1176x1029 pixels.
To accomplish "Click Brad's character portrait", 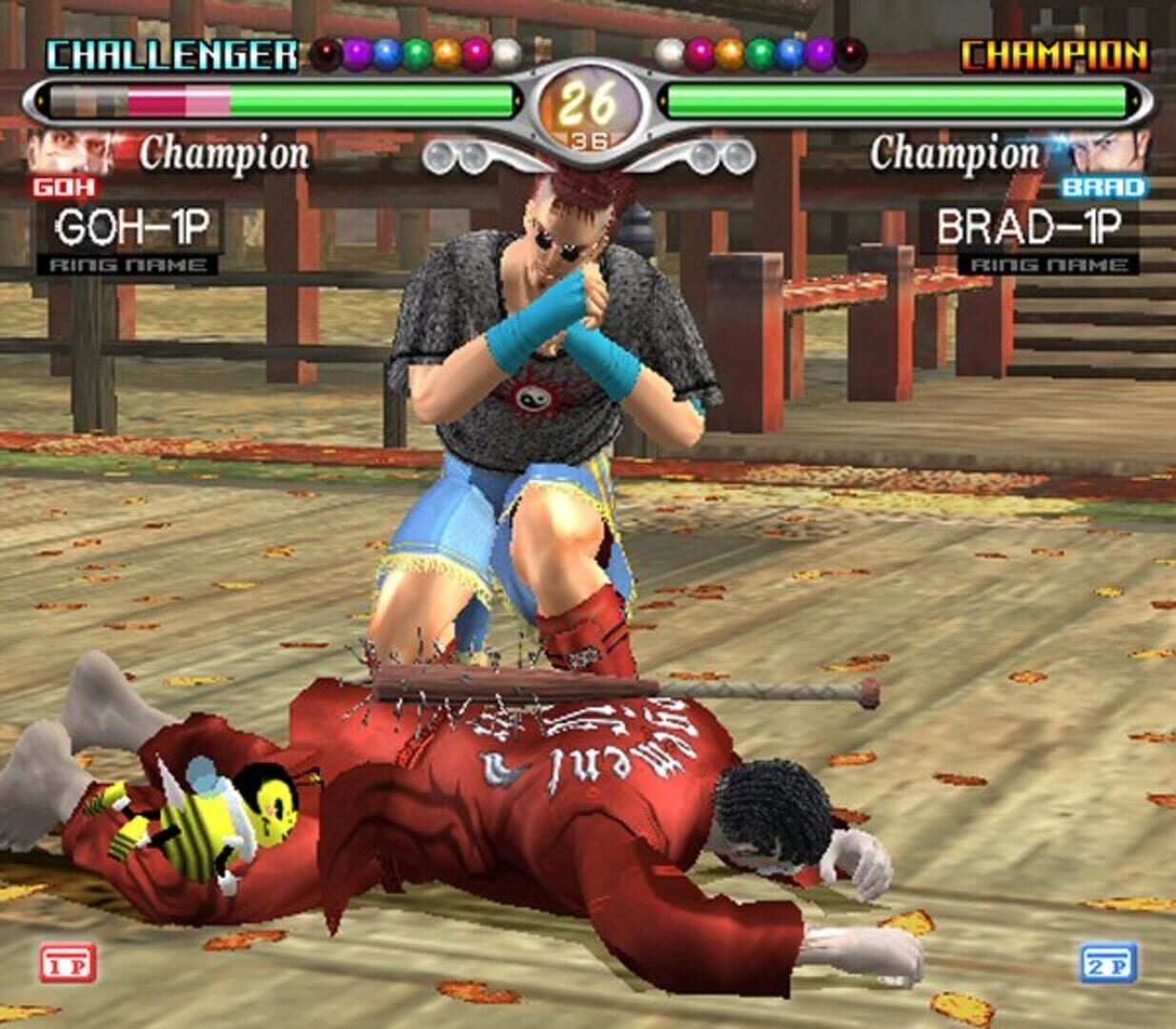I will (1108, 152).
